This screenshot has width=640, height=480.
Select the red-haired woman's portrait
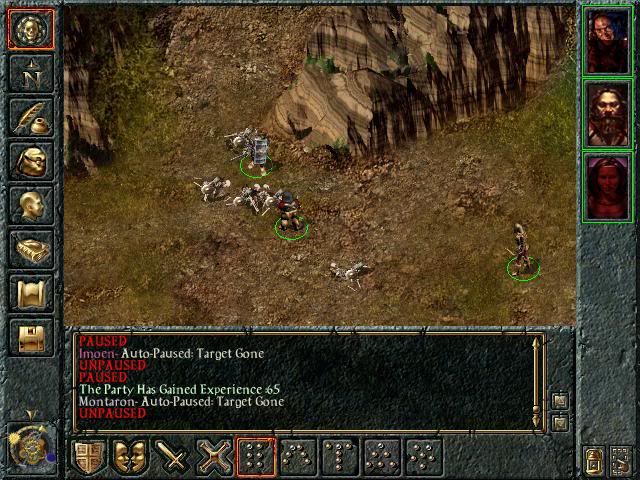(x=607, y=187)
